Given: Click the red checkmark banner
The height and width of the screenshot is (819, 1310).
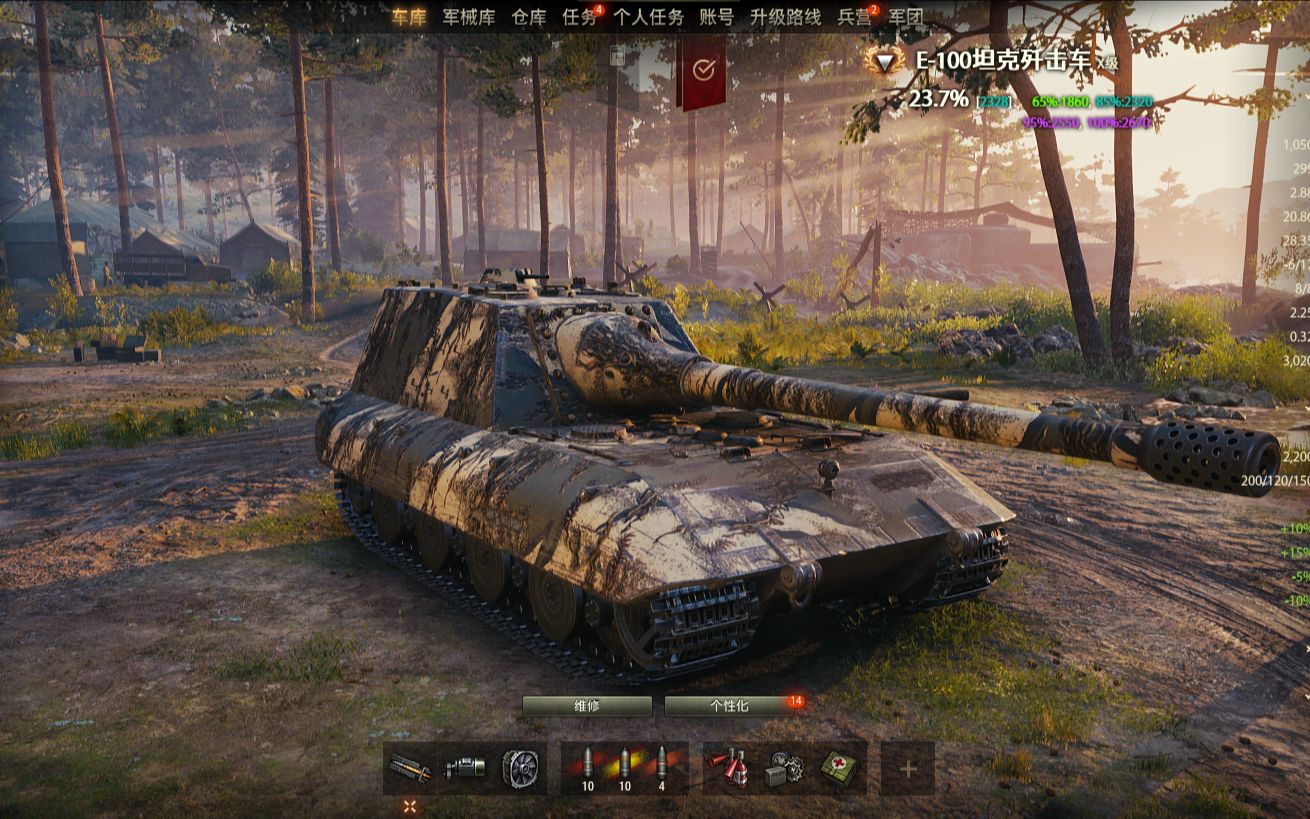Looking at the screenshot, I should pyautogui.click(x=702, y=70).
